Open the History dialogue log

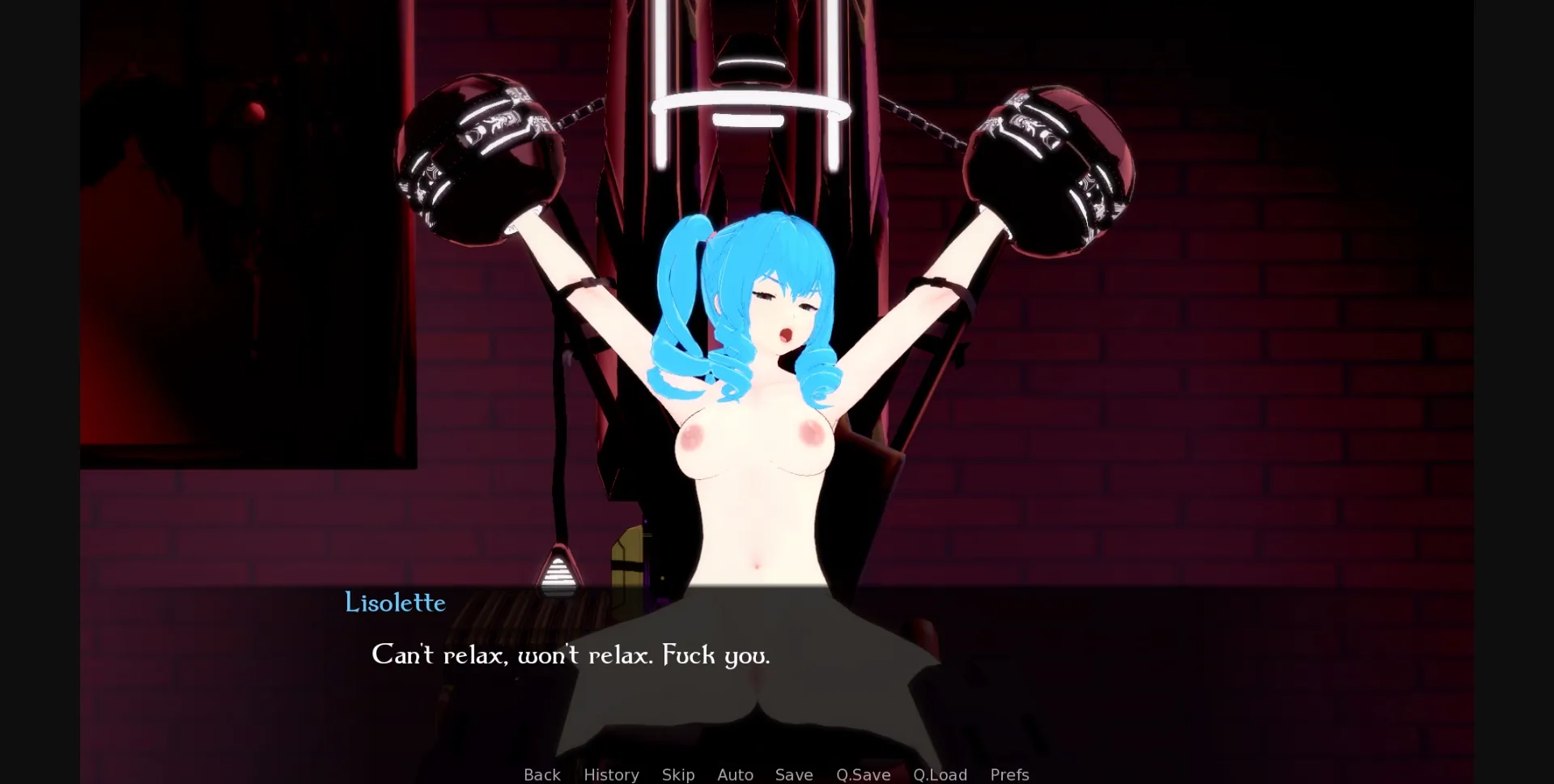610,774
